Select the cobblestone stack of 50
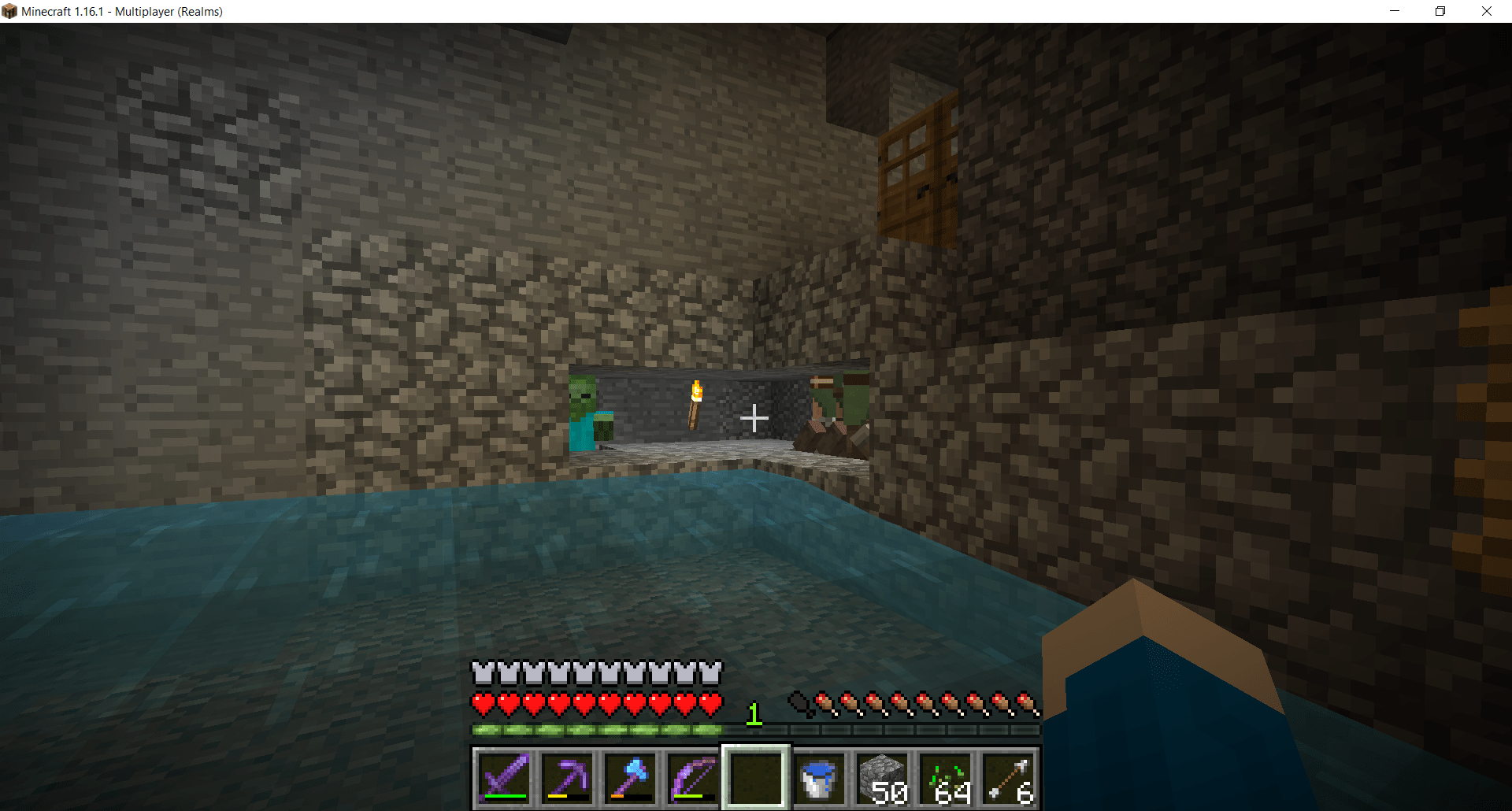This screenshot has width=1512, height=811. tap(882, 779)
